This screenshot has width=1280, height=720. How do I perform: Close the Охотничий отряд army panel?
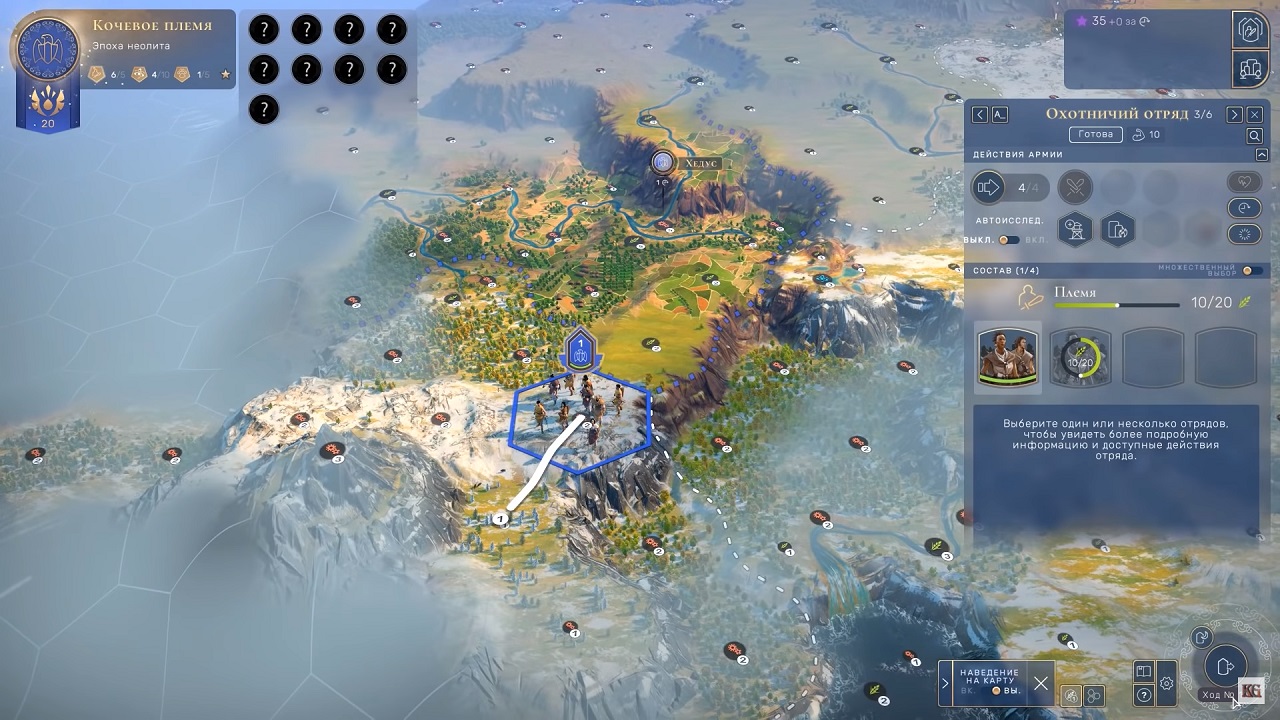point(1255,115)
